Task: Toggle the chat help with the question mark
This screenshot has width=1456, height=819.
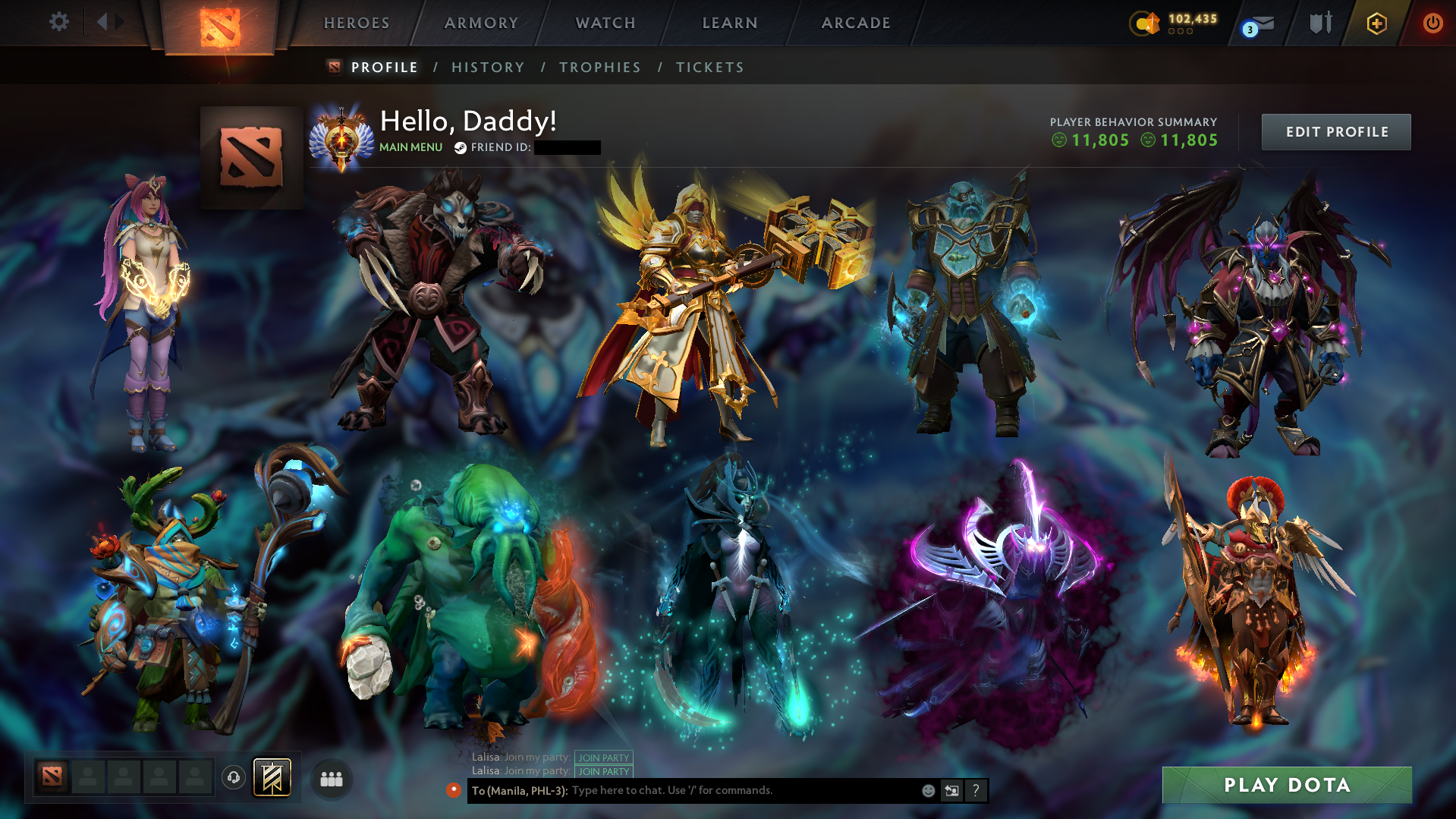Action: point(976,790)
